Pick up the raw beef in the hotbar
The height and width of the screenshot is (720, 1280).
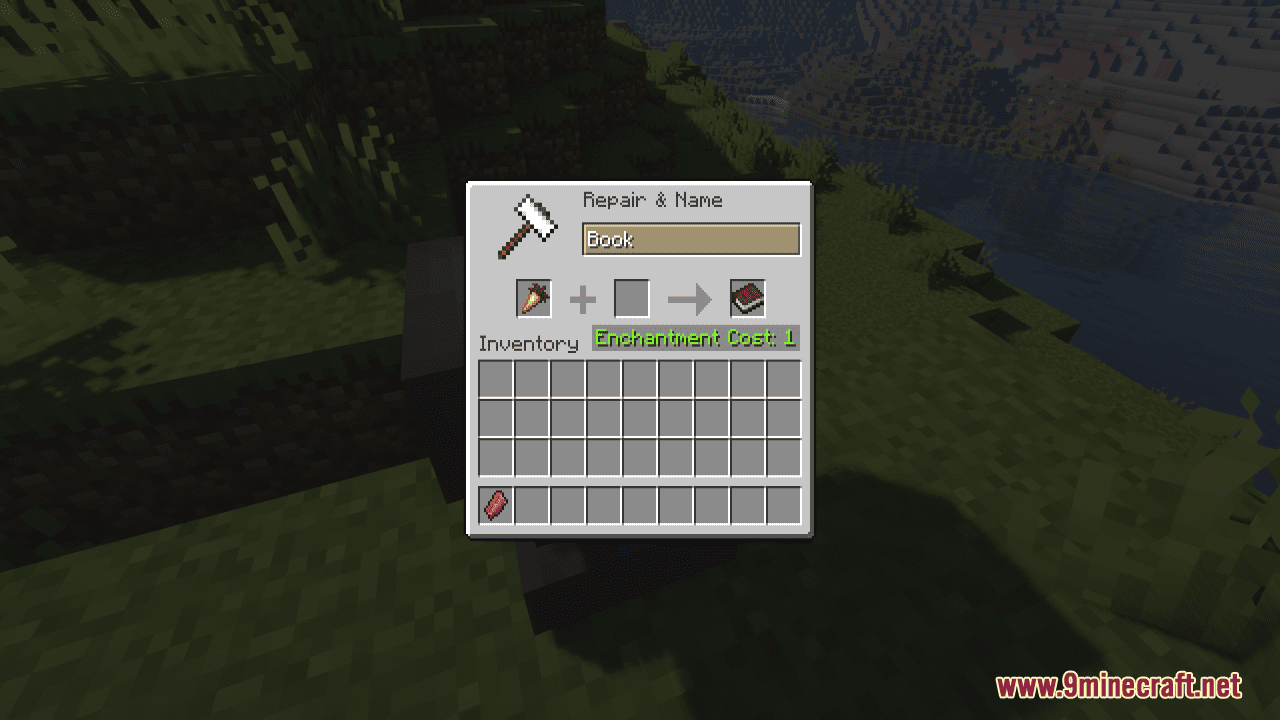(495, 505)
